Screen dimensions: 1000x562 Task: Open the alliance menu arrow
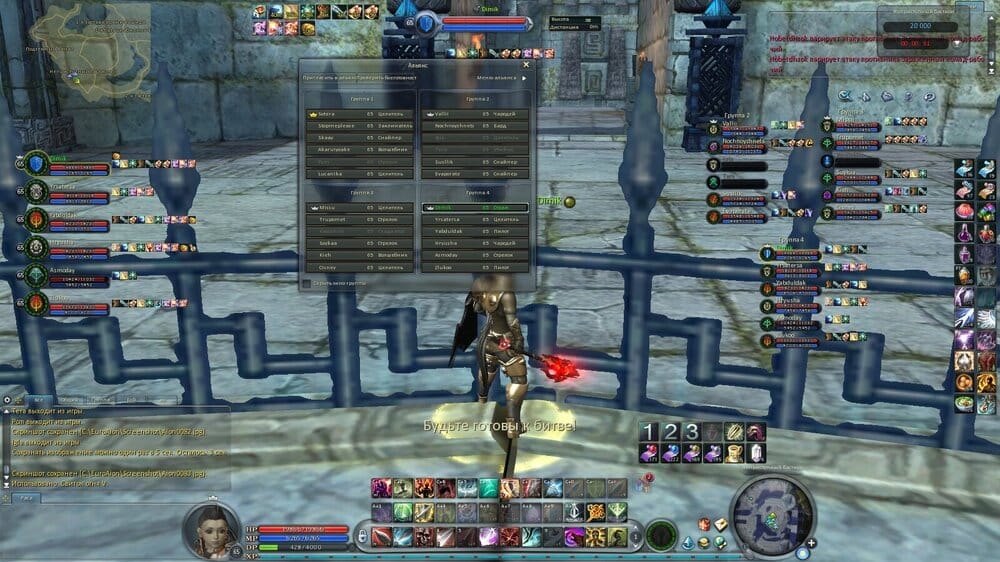coord(525,78)
